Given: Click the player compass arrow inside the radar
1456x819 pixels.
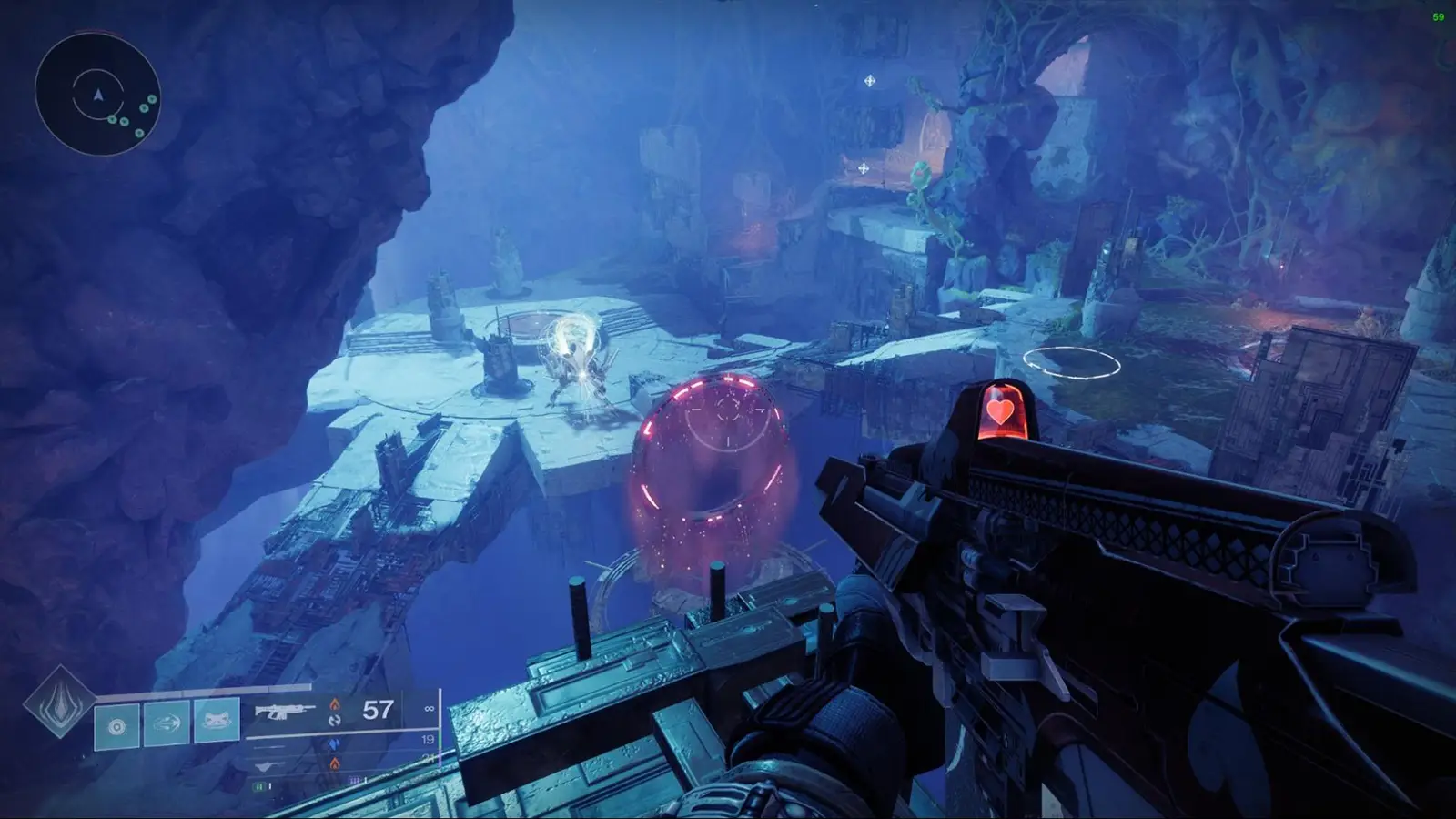Looking at the screenshot, I should pos(98,95).
